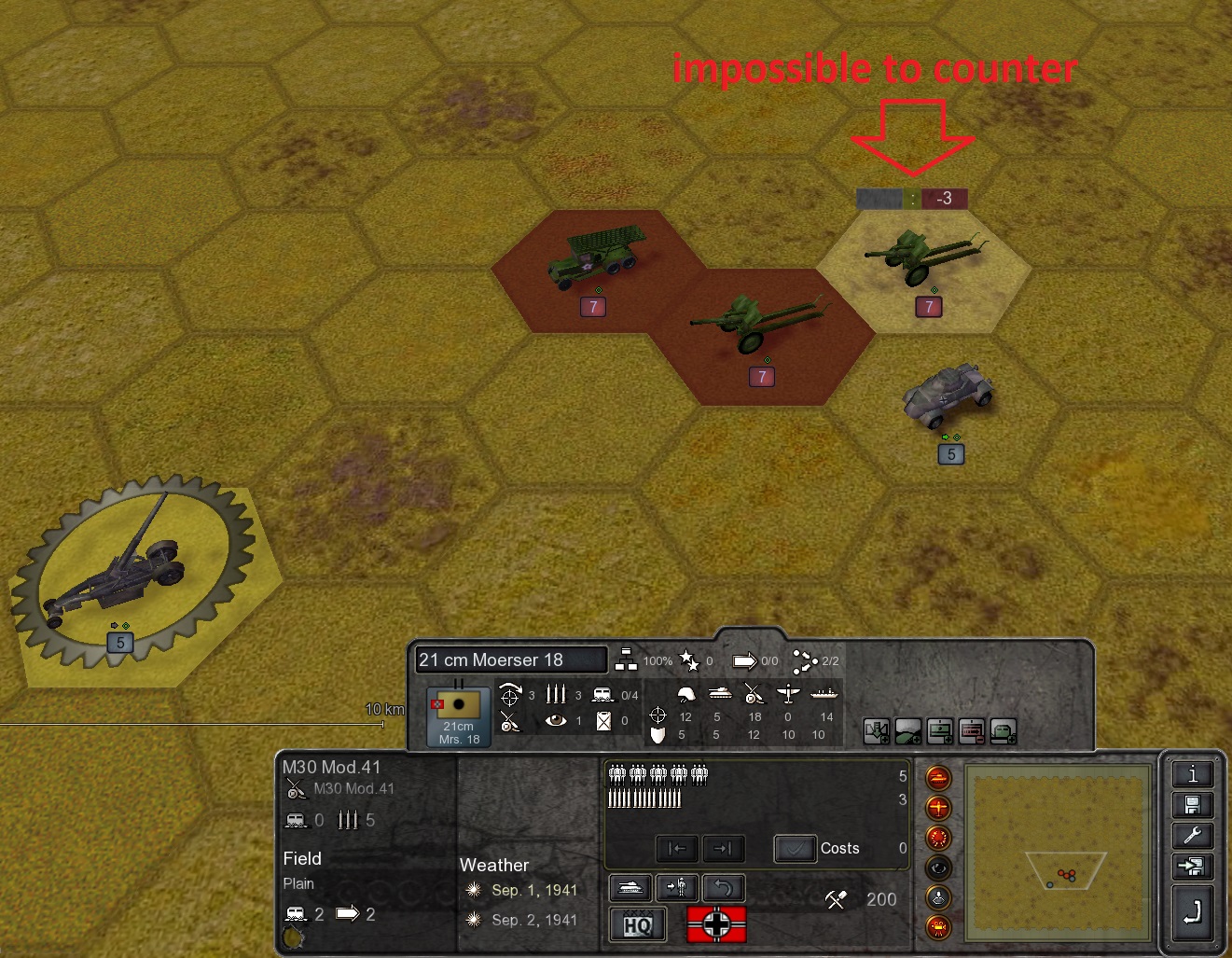Open the info panel with the 'i' button
Viewport: 1232px width, 958px height.
[1192, 774]
